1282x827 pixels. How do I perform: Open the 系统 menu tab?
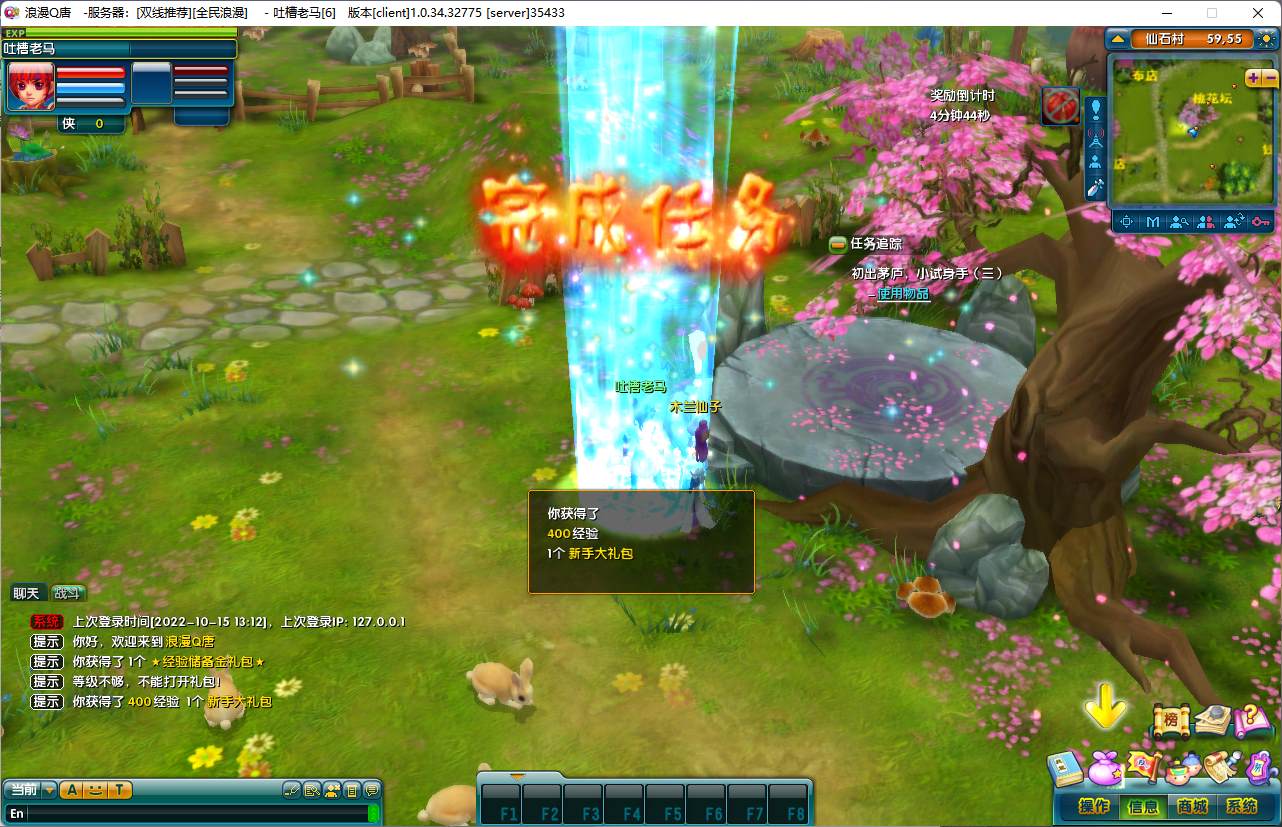coord(1241,806)
